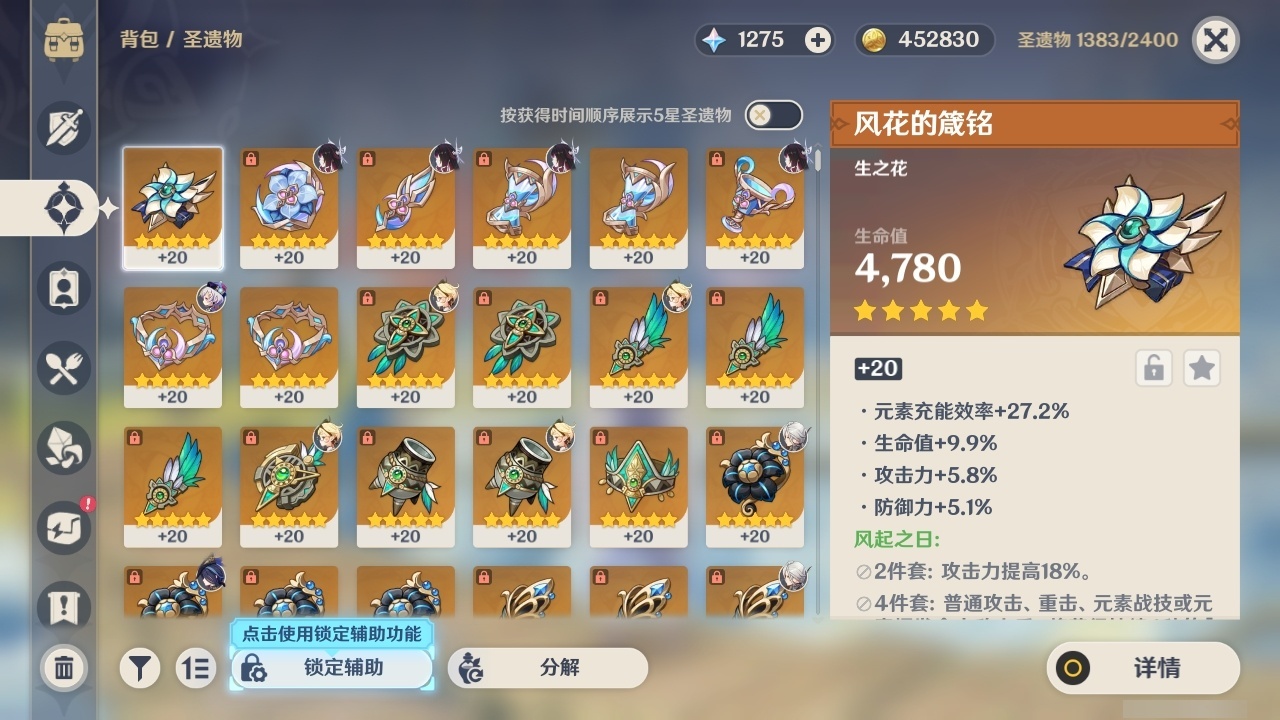Click the 分解 decompose button
The height and width of the screenshot is (720, 1280).
(553, 668)
